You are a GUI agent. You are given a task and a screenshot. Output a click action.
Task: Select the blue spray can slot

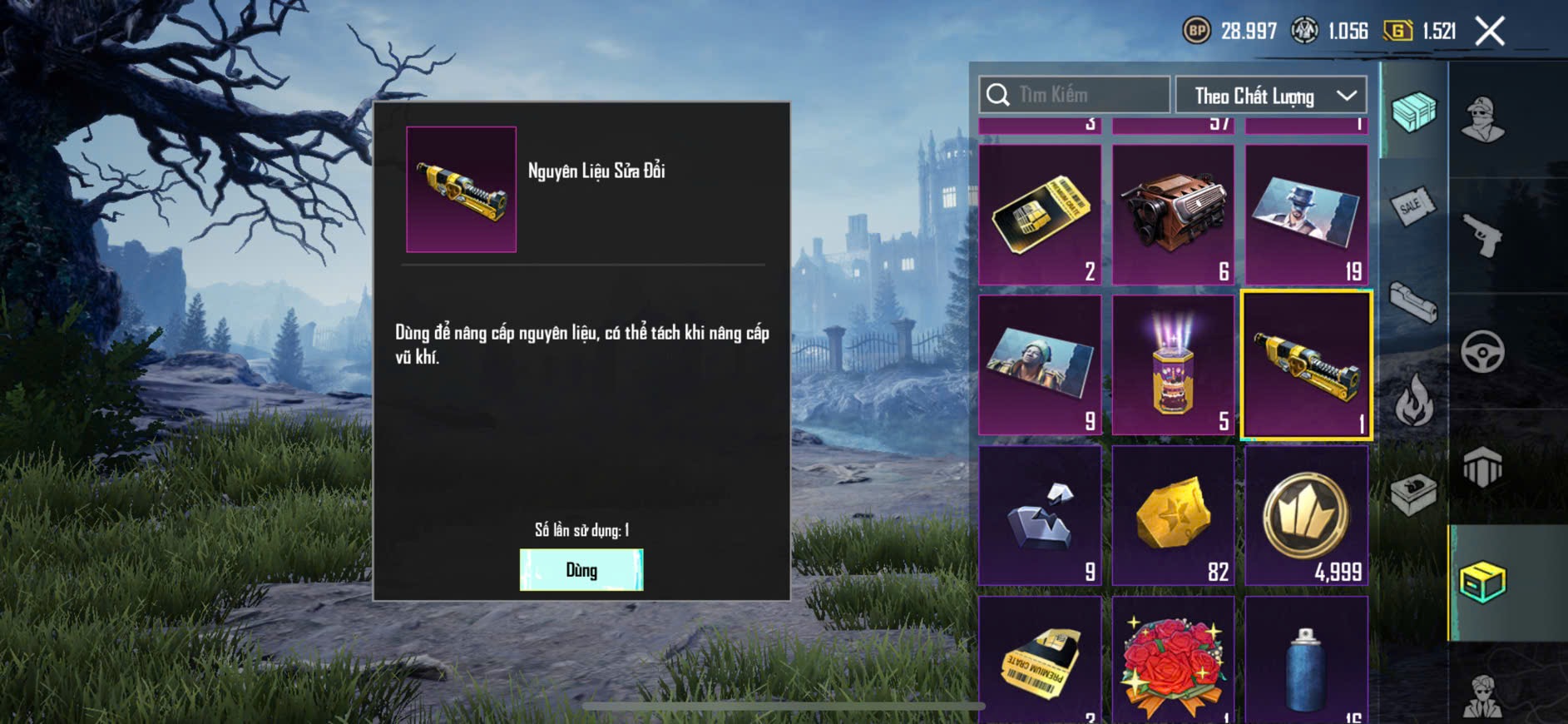click(x=1306, y=662)
